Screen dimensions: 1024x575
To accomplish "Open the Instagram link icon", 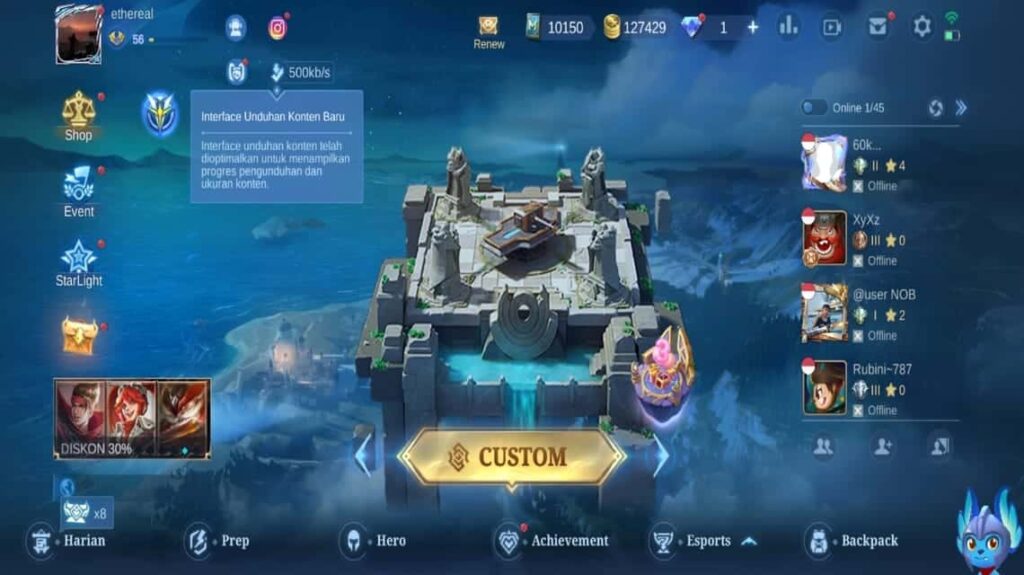I will point(277,28).
